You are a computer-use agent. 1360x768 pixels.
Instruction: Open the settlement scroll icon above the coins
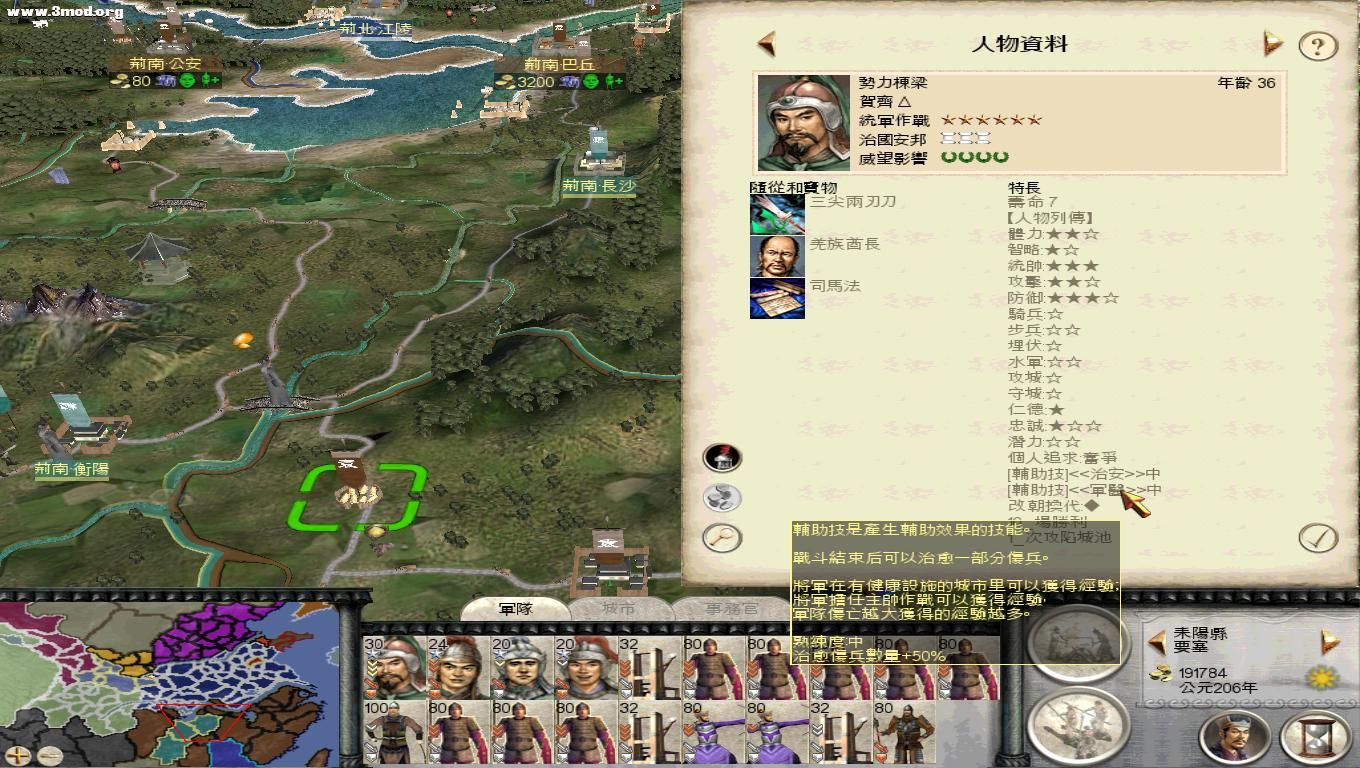pos(722,457)
